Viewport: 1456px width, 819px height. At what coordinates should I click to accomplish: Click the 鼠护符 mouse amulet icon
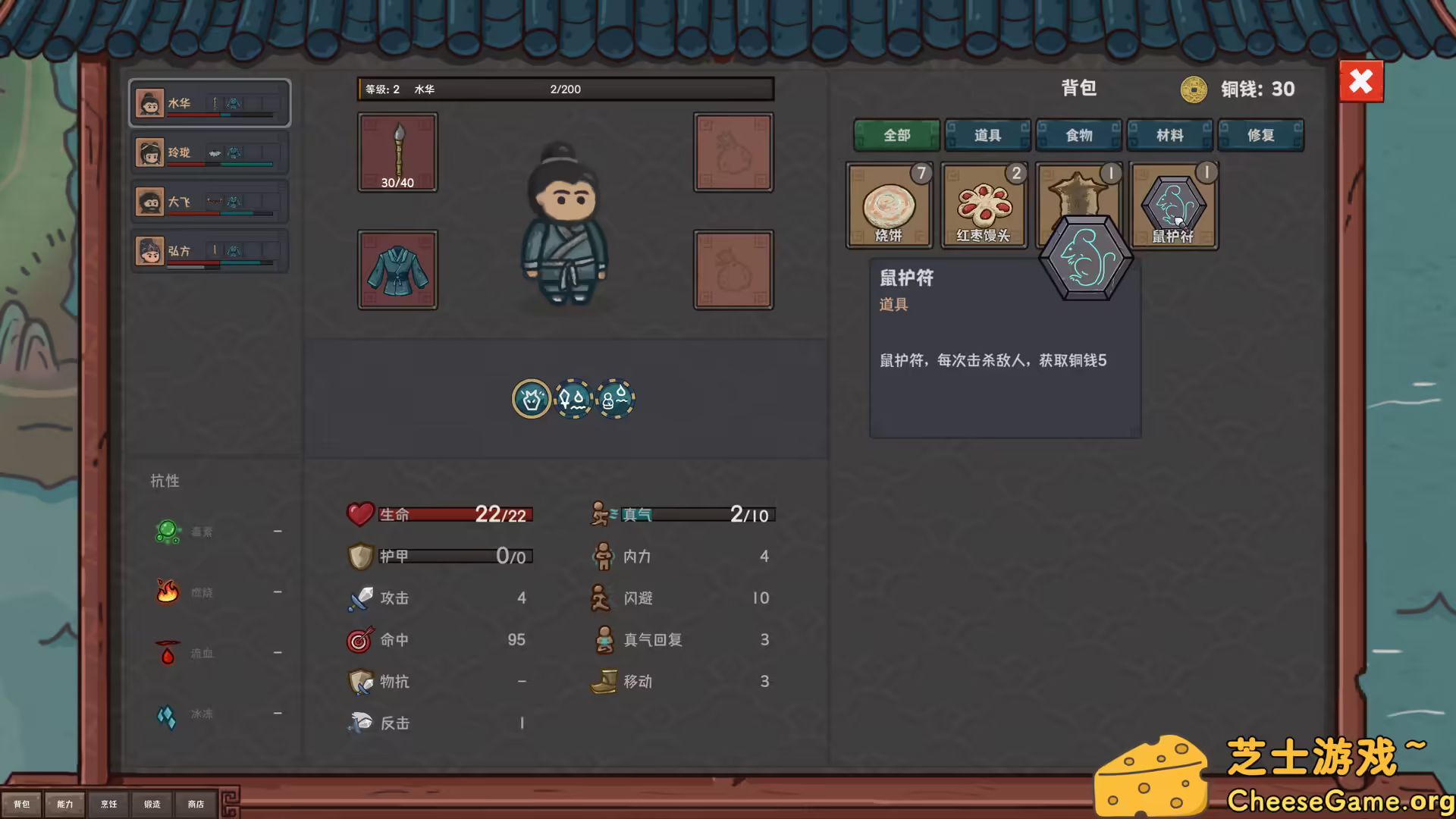(1173, 201)
